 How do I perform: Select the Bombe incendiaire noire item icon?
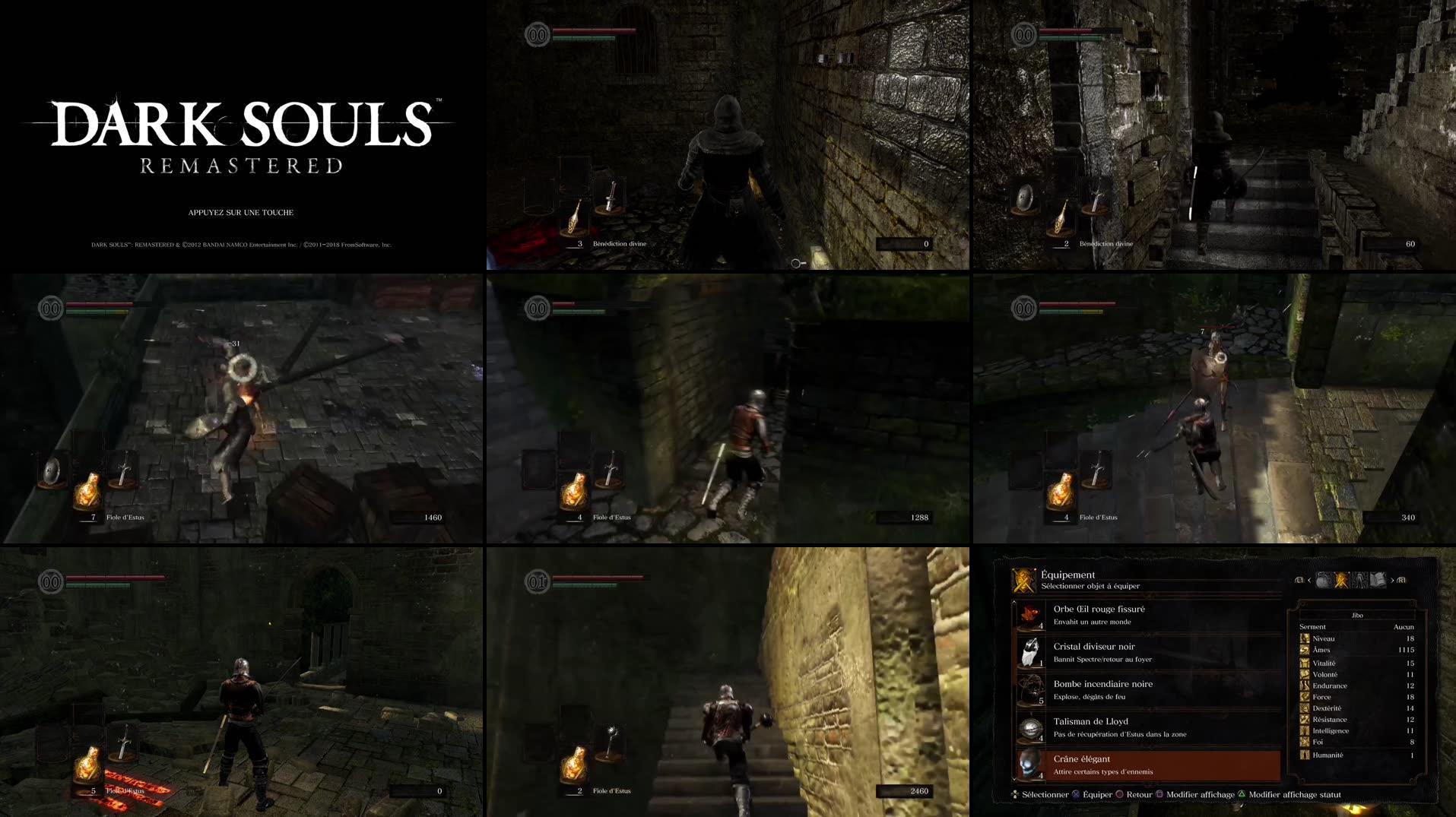pos(1030,689)
